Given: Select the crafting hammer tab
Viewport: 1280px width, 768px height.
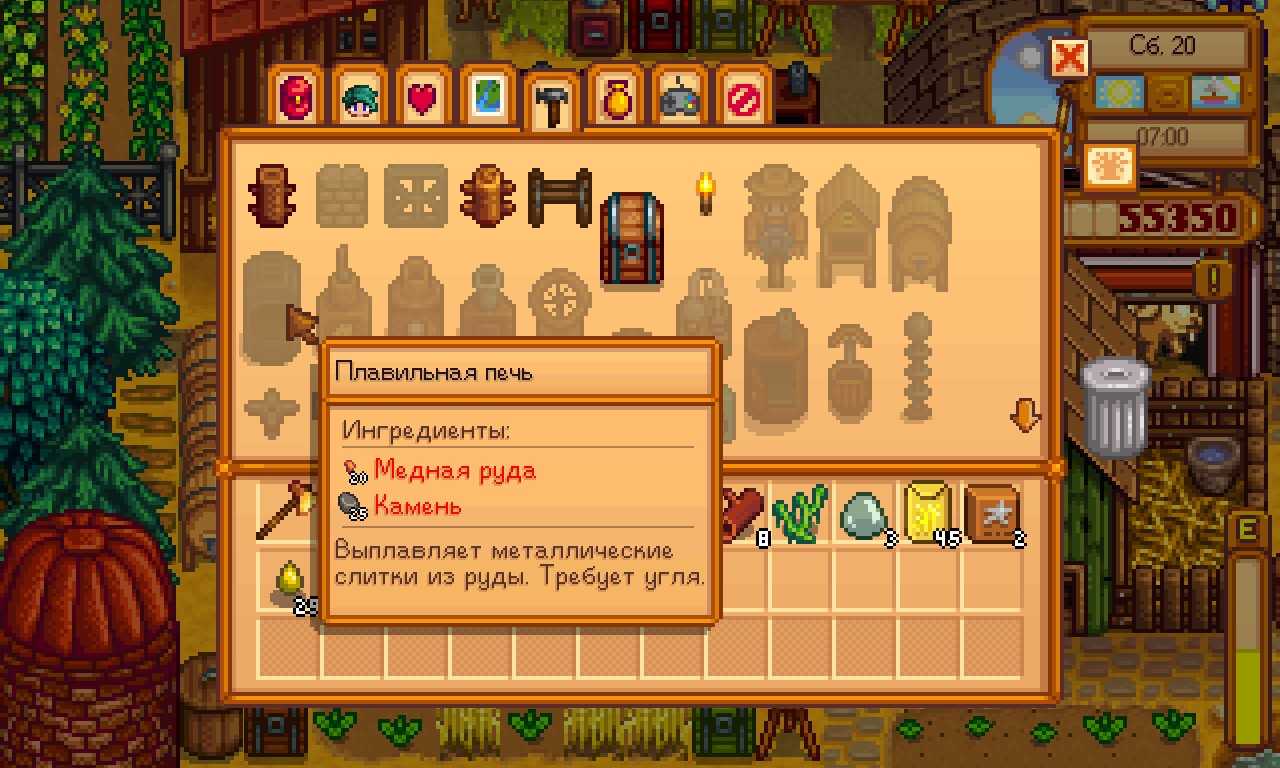Looking at the screenshot, I should (550, 105).
